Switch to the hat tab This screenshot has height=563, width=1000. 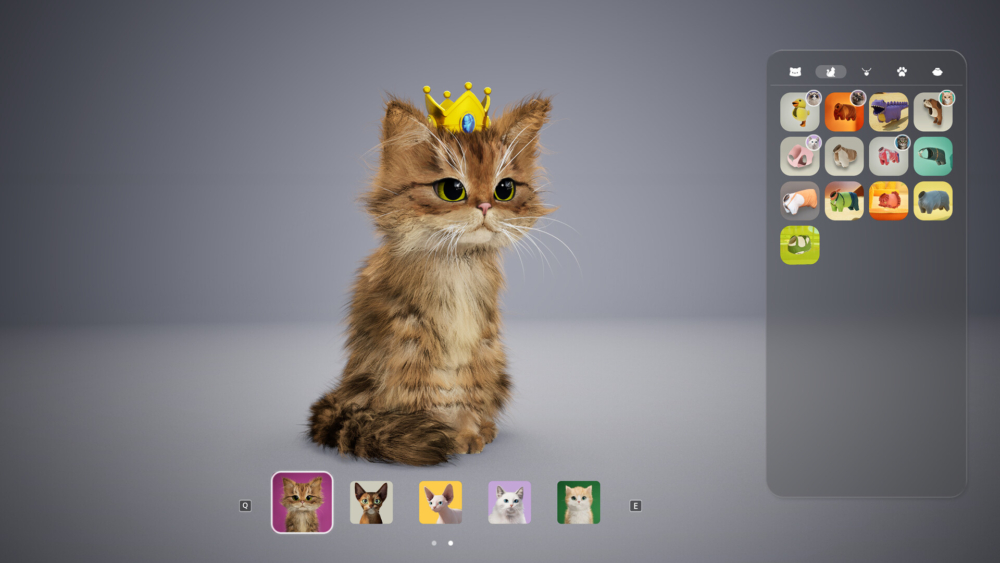(x=937, y=72)
